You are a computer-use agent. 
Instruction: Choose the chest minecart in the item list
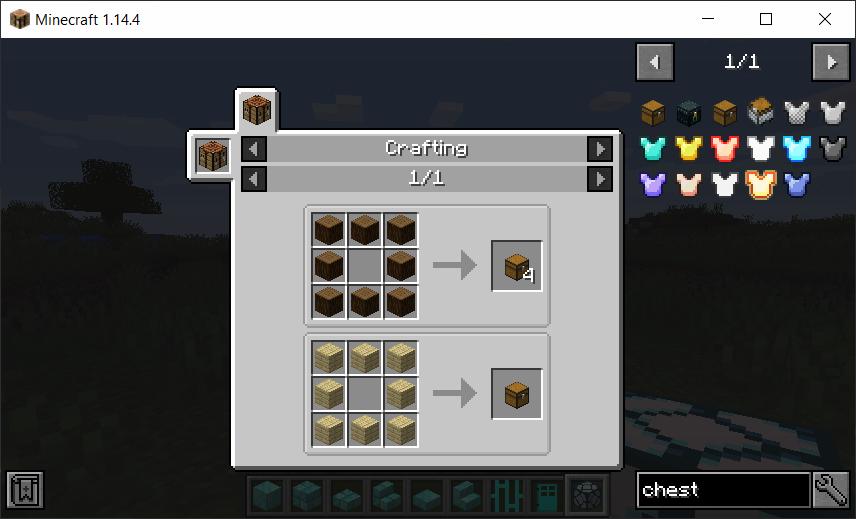(761, 112)
